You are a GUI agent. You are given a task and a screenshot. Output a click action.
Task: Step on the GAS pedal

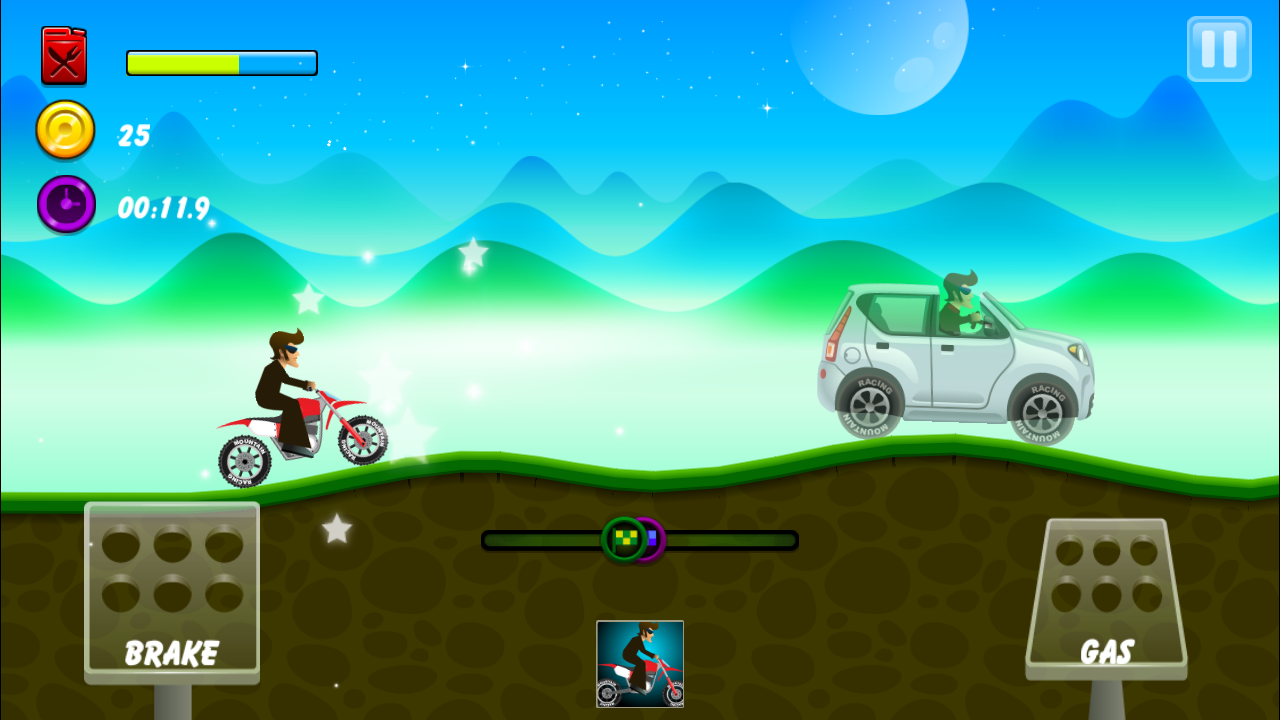pos(1106,596)
